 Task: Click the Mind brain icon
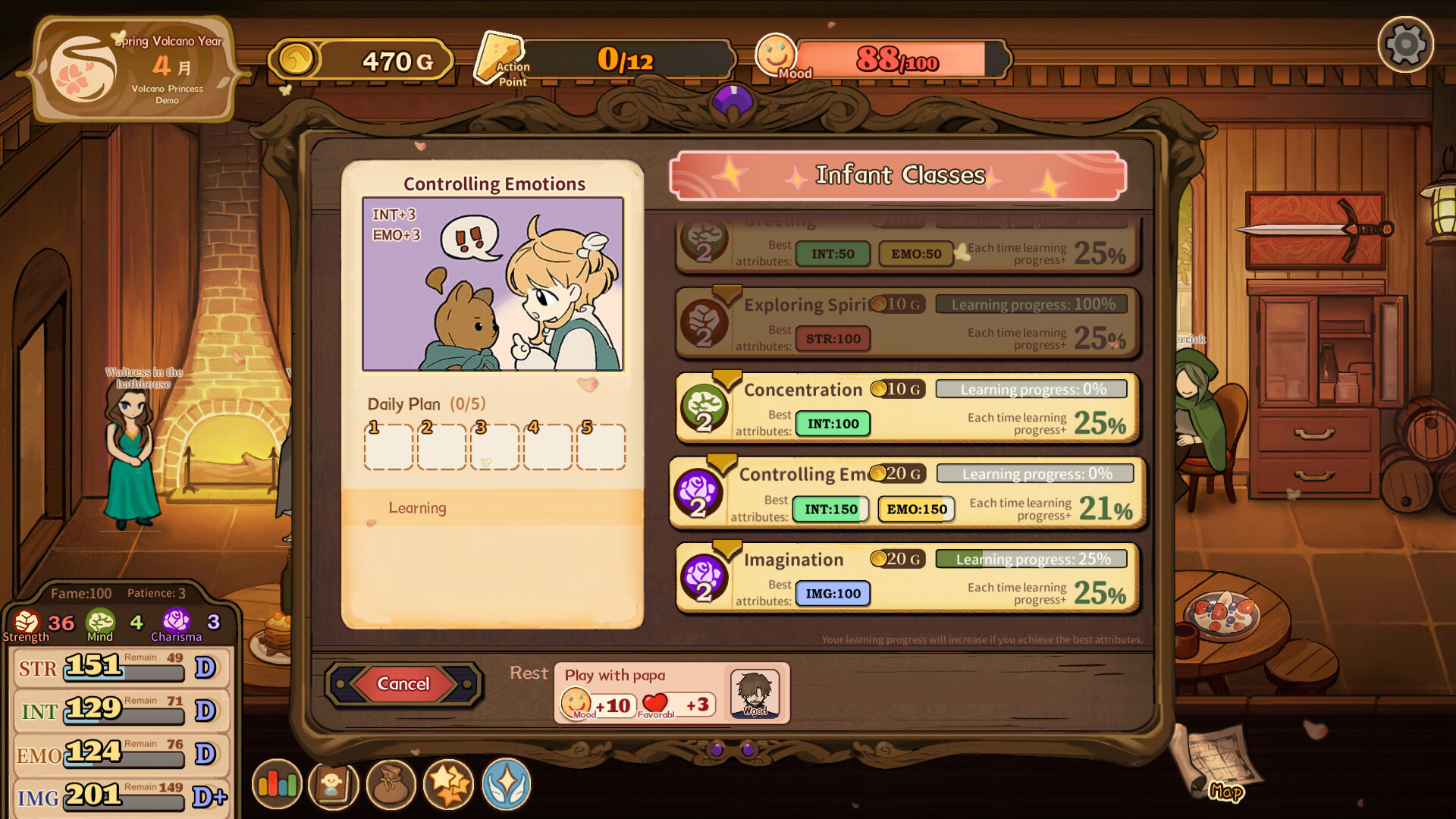click(102, 622)
